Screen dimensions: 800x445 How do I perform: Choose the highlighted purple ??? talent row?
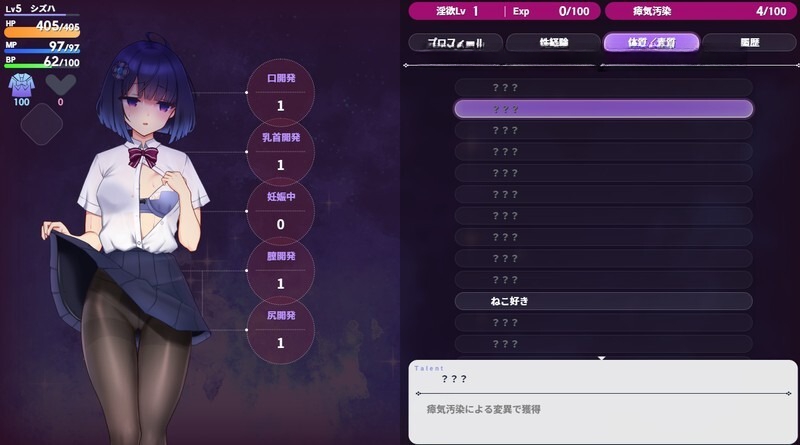tap(603, 109)
